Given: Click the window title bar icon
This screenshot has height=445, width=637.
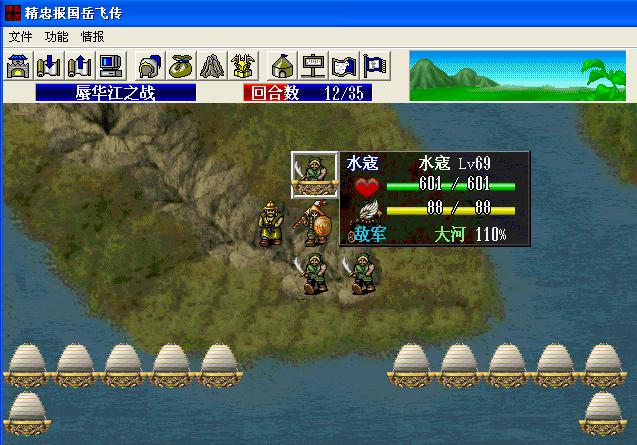Looking at the screenshot, I should pos(11,11).
